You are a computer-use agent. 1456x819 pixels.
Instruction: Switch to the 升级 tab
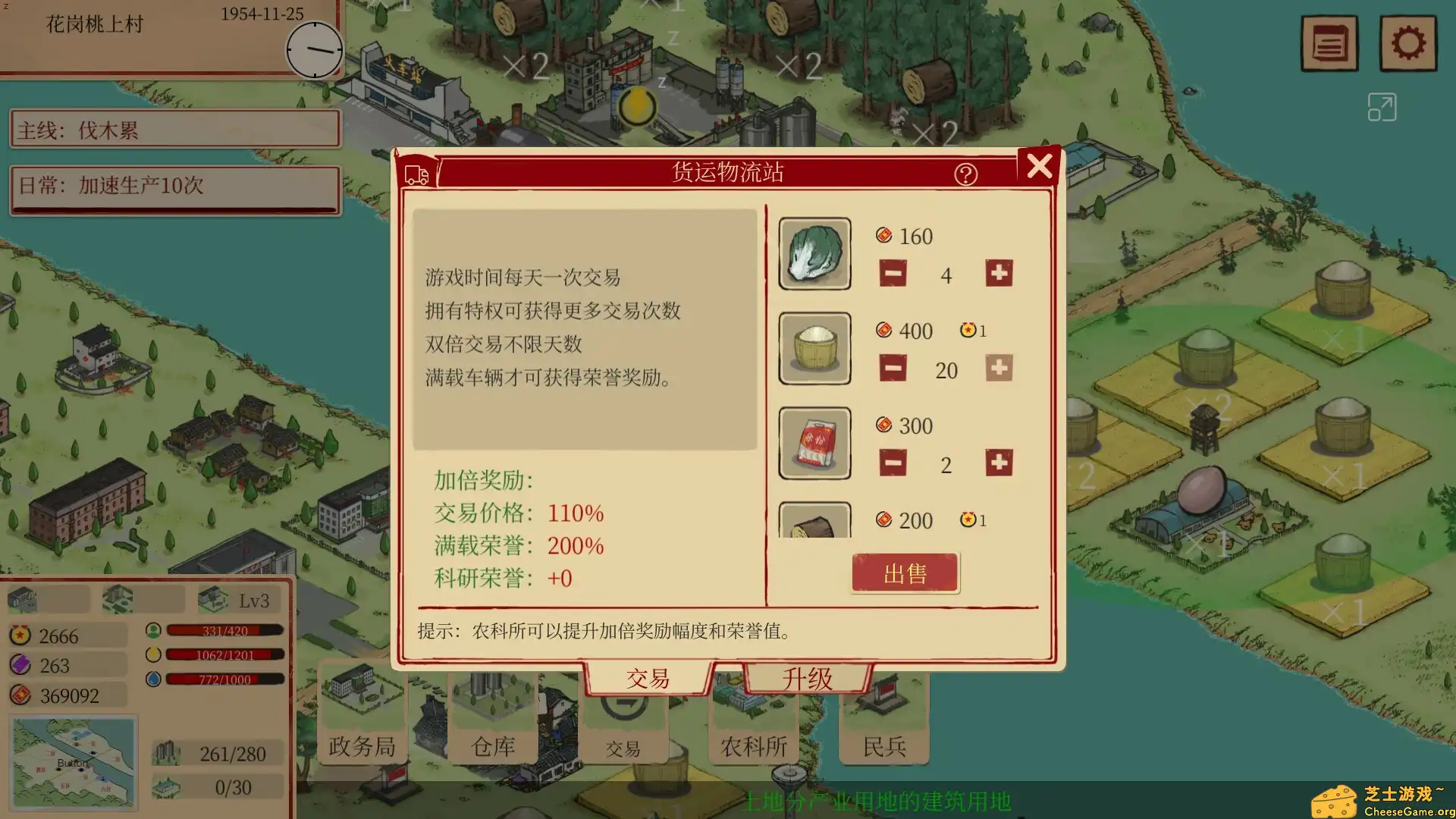[x=806, y=677]
